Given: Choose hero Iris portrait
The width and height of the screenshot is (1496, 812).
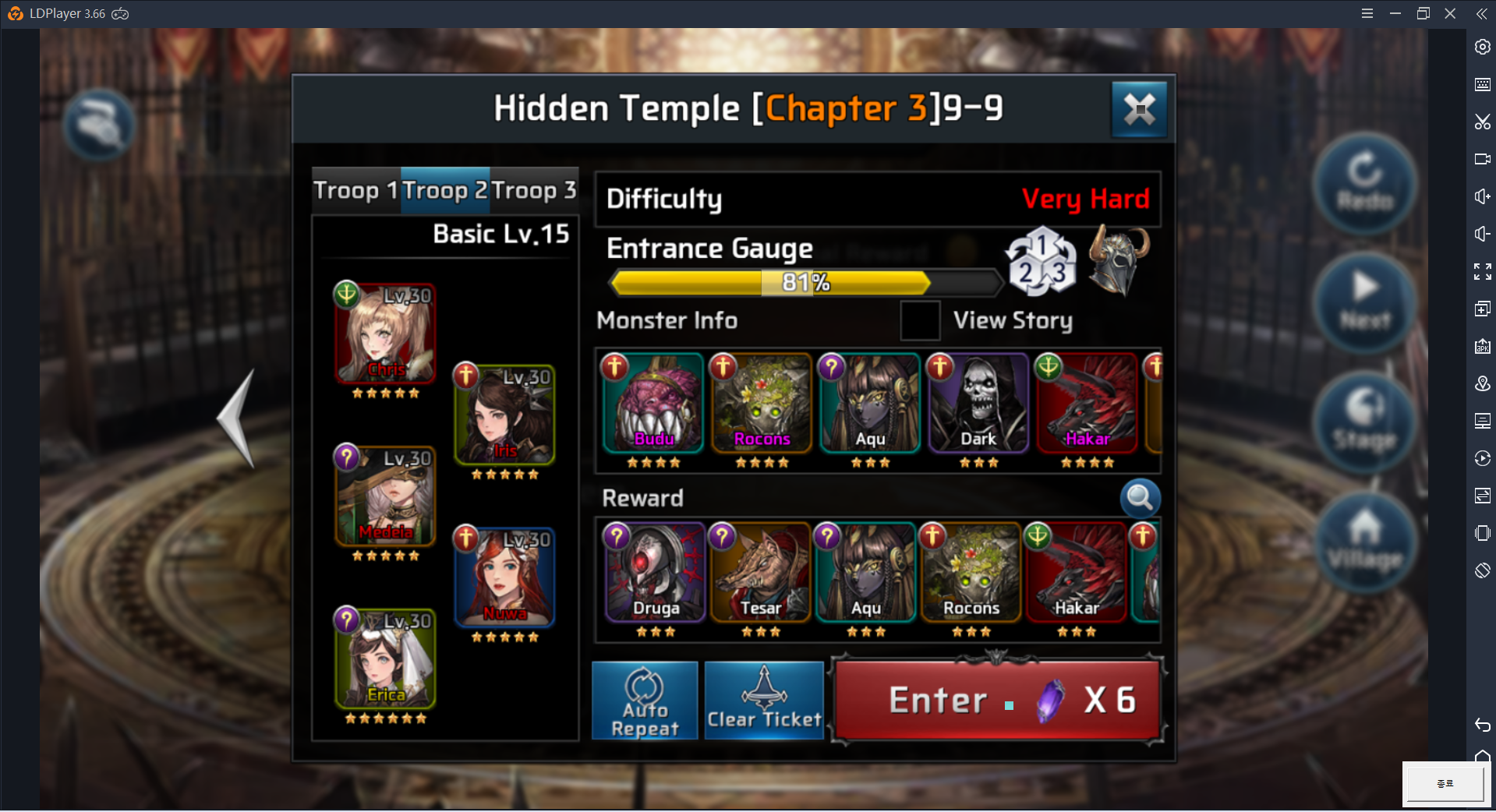Looking at the screenshot, I should coord(505,415).
